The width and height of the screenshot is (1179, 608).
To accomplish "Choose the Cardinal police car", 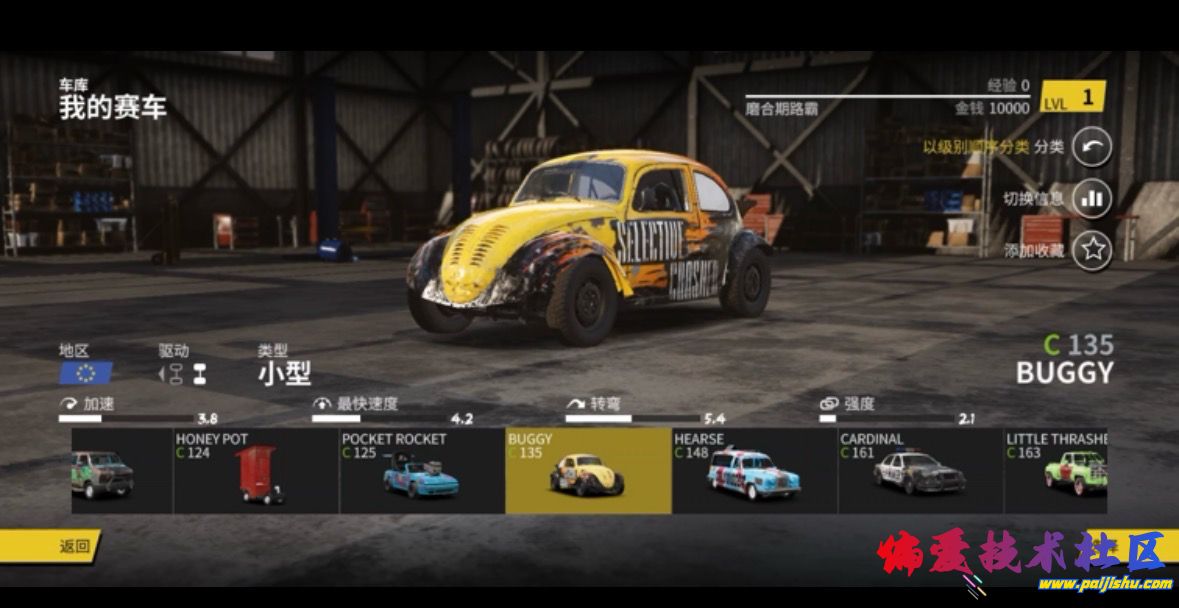I will pos(920,471).
